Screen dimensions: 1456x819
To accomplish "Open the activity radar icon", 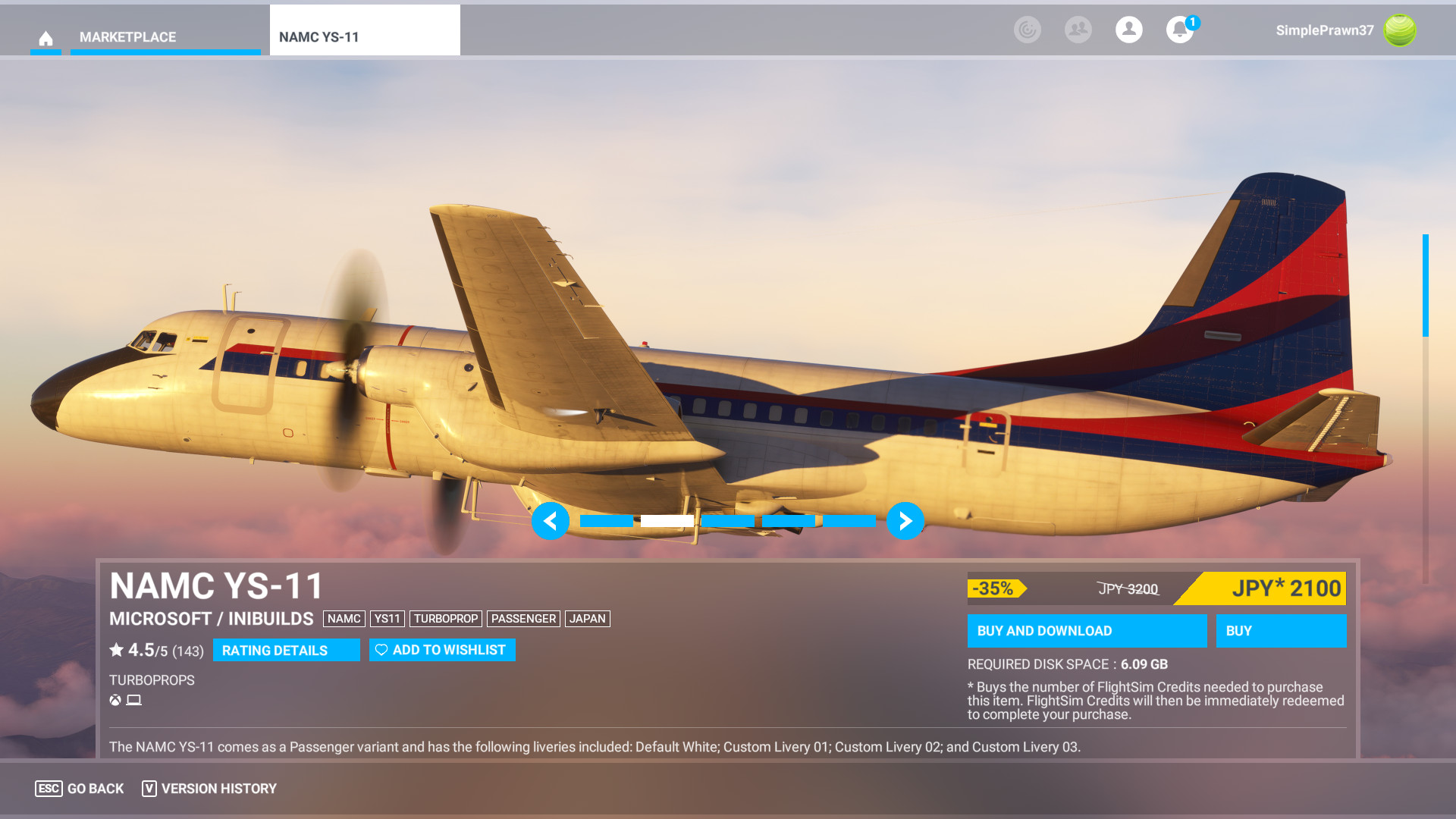I will pos(1027,30).
